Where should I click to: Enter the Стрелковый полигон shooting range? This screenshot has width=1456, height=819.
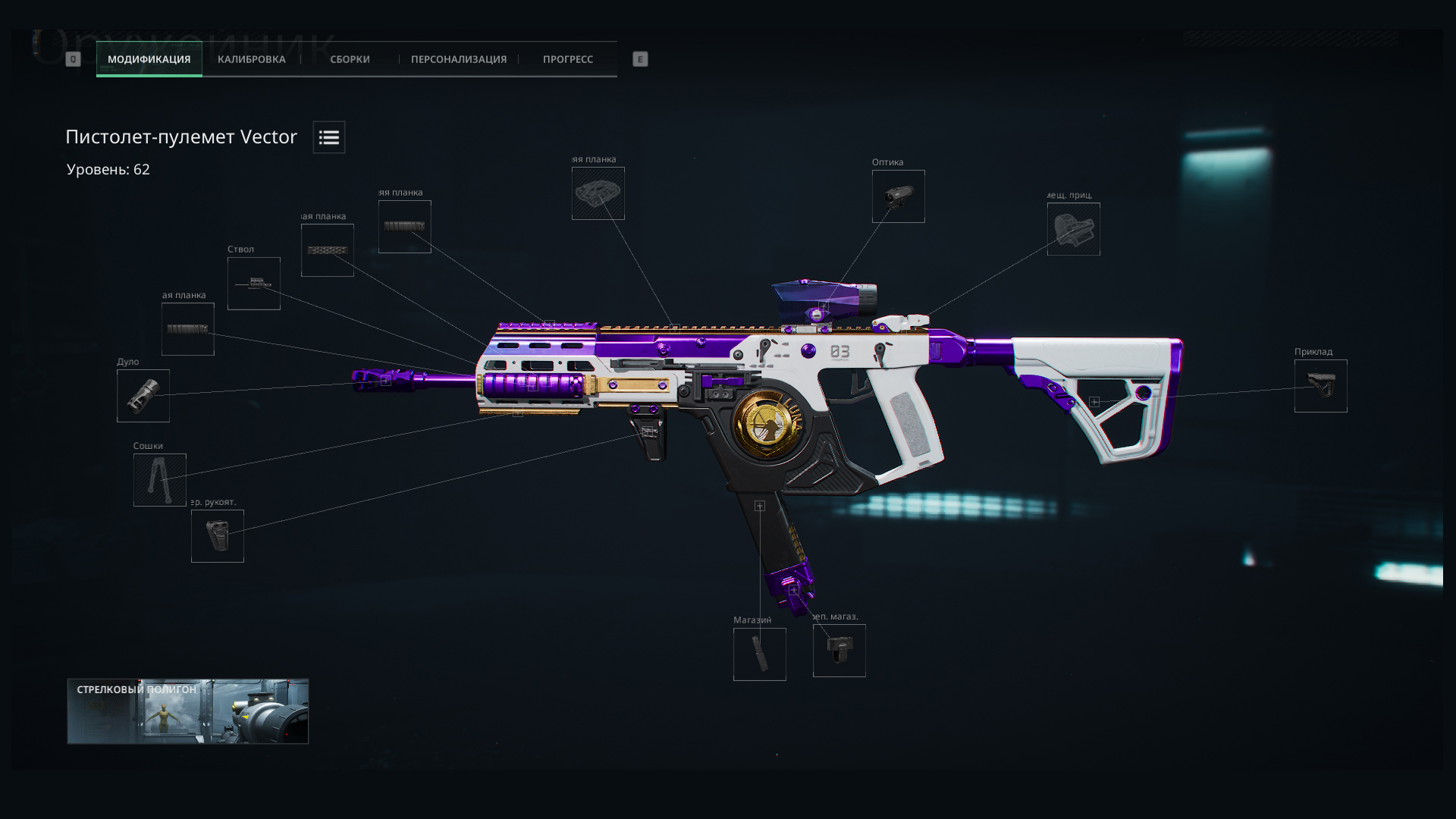click(188, 711)
